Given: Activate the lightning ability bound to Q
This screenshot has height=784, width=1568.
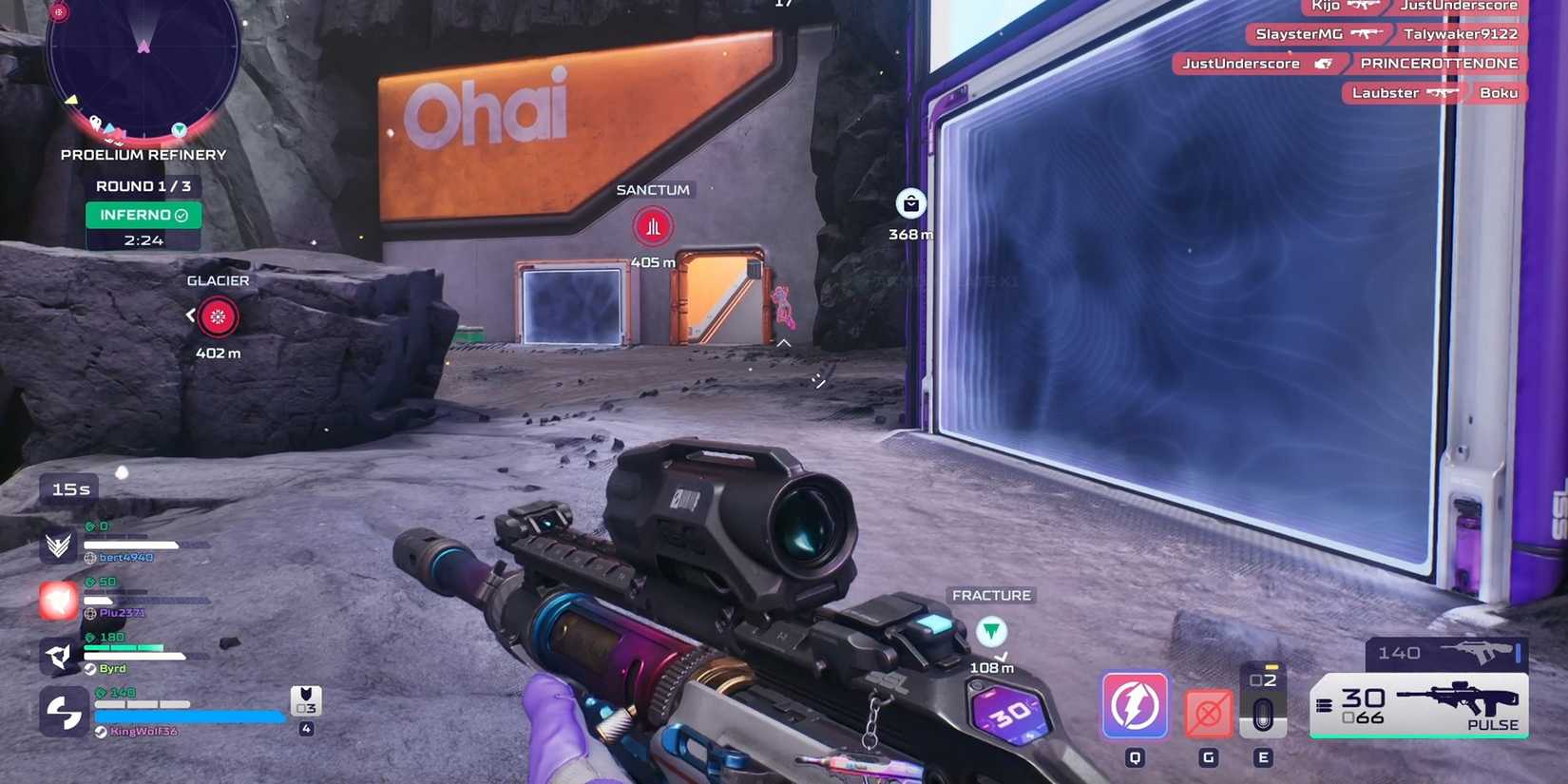Looking at the screenshot, I should pos(1133,705).
